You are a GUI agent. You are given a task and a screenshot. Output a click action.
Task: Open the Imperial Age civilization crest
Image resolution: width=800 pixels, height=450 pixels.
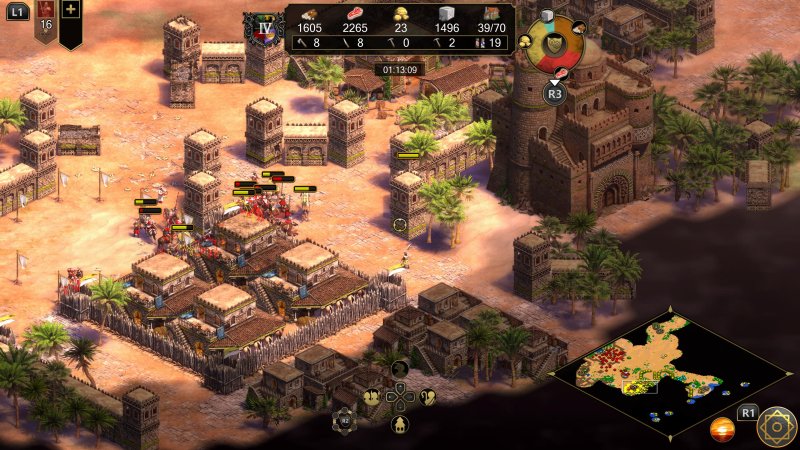[265, 27]
